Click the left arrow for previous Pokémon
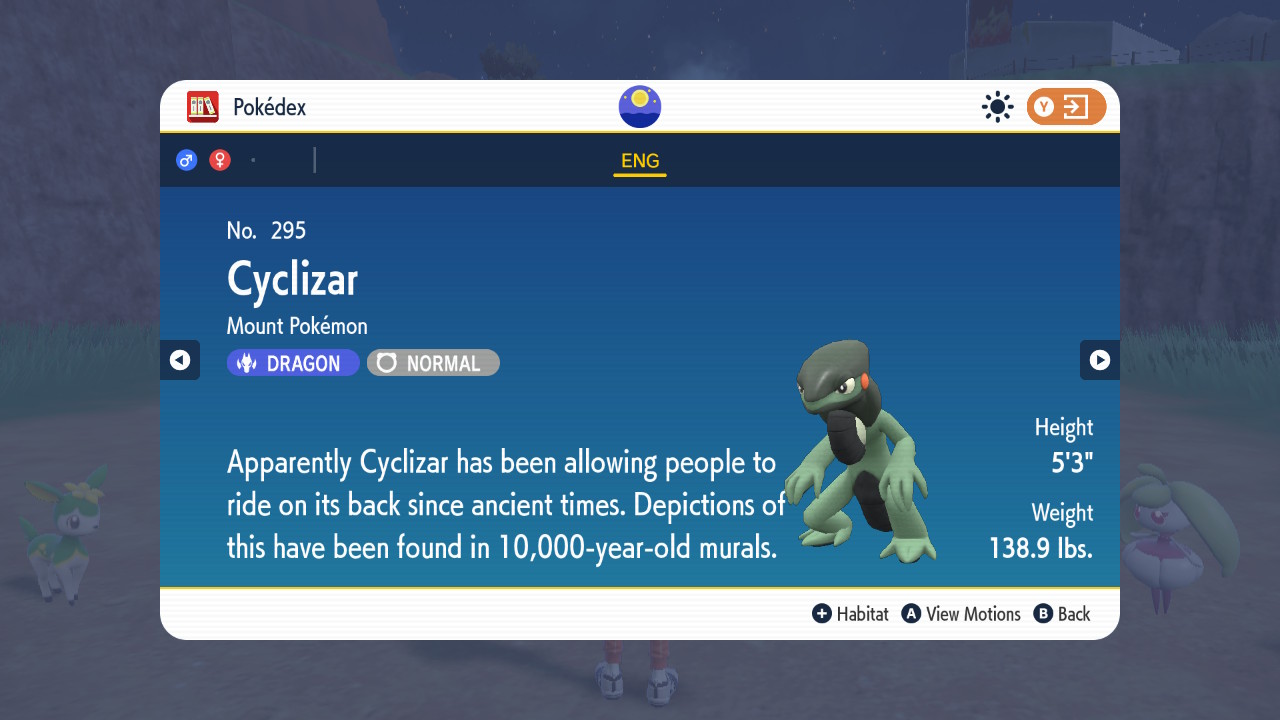Image resolution: width=1280 pixels, height=720 pixels. pos(179,360)
